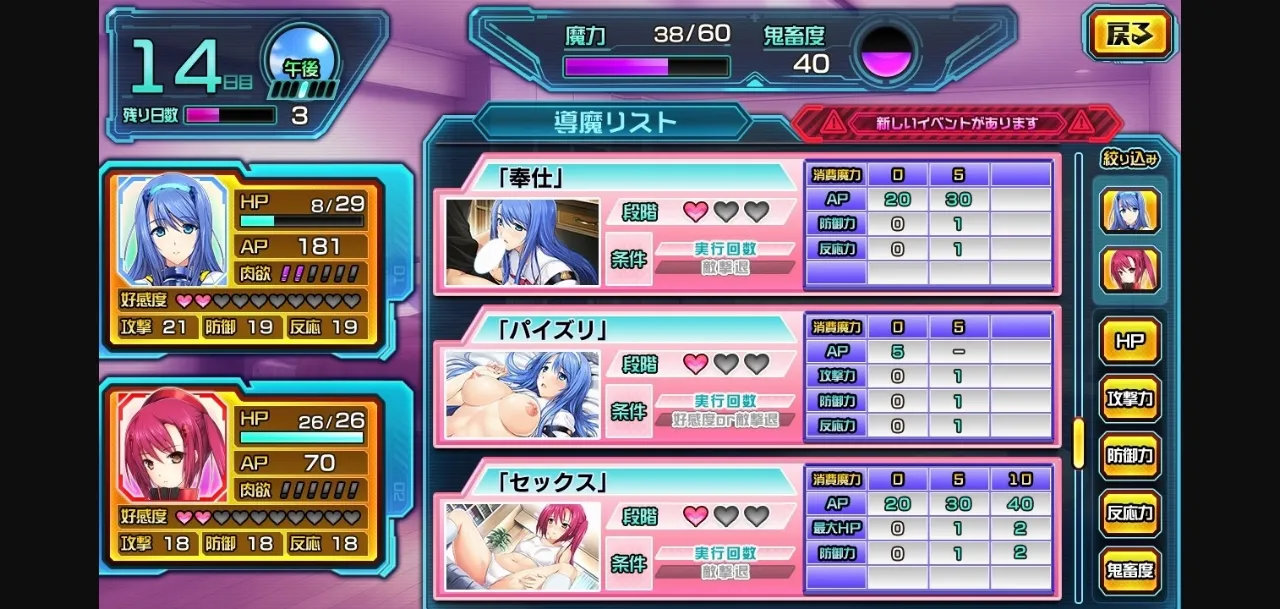This screenshot has height=609, width=1280.
Task: Click the yellow list scrollbar handle
Action: tap(1079, 443)
